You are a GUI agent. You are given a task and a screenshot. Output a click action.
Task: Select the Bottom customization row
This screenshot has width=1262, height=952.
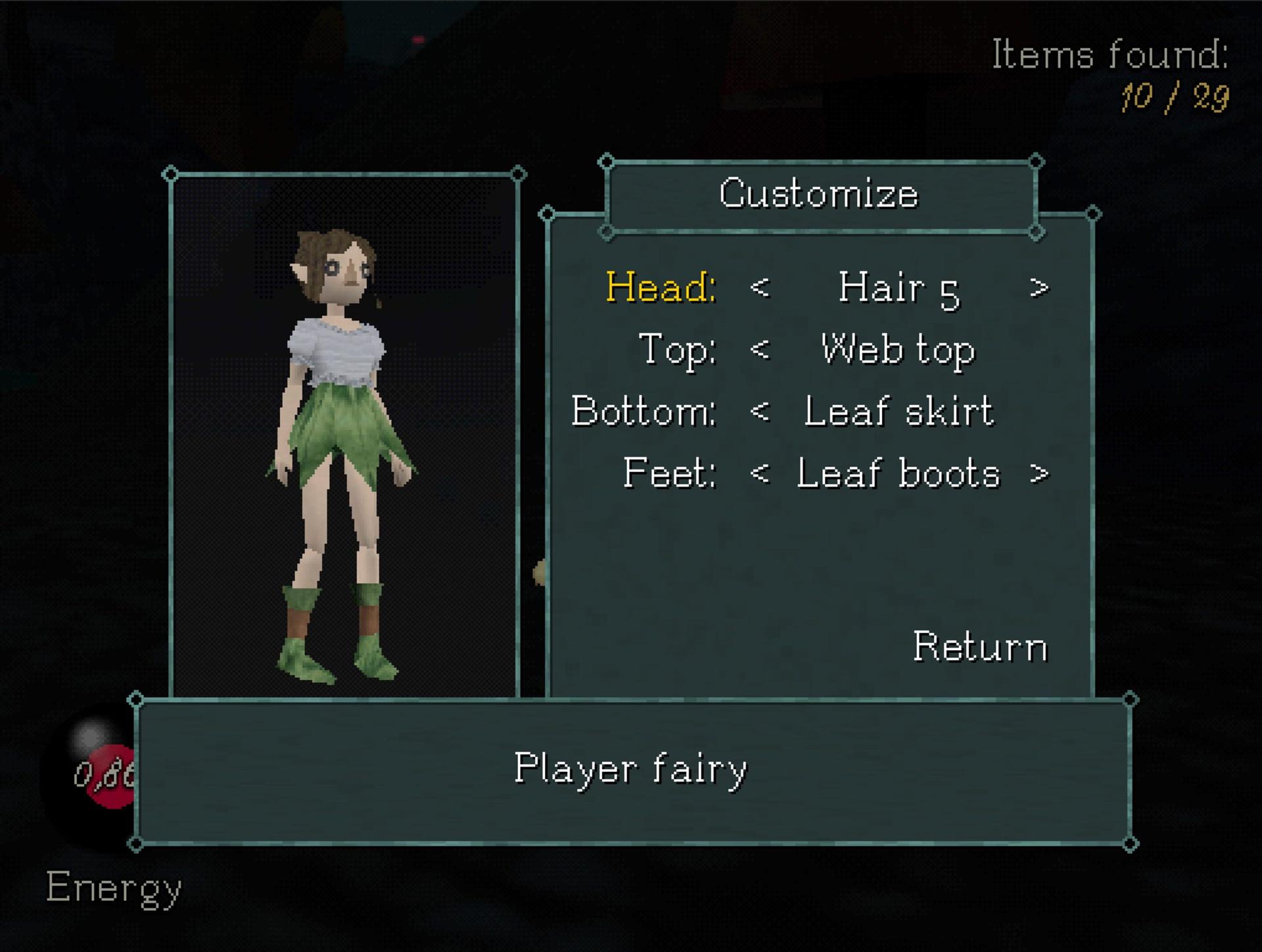coord(643,412)
